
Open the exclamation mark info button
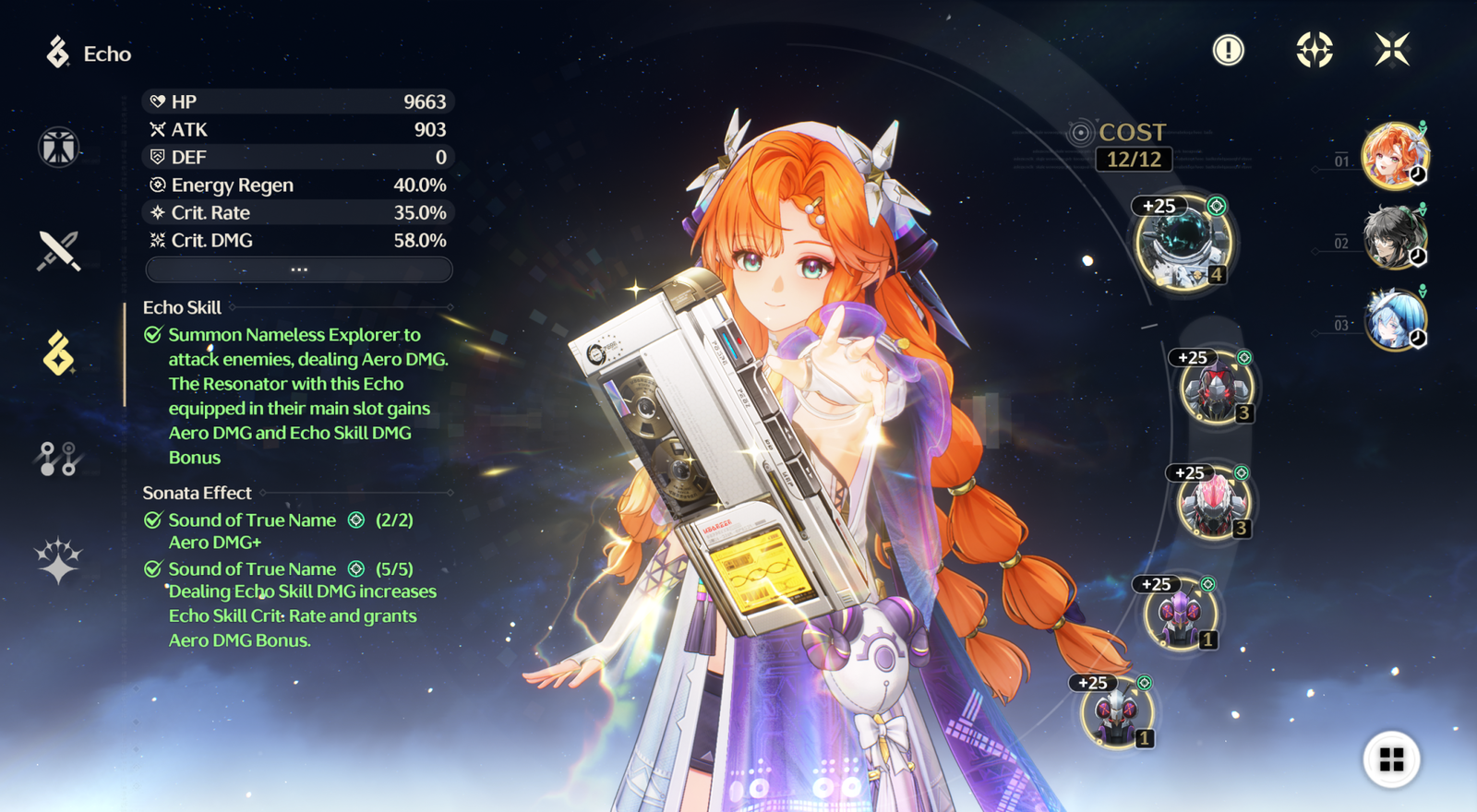[x=1228, y=50]
